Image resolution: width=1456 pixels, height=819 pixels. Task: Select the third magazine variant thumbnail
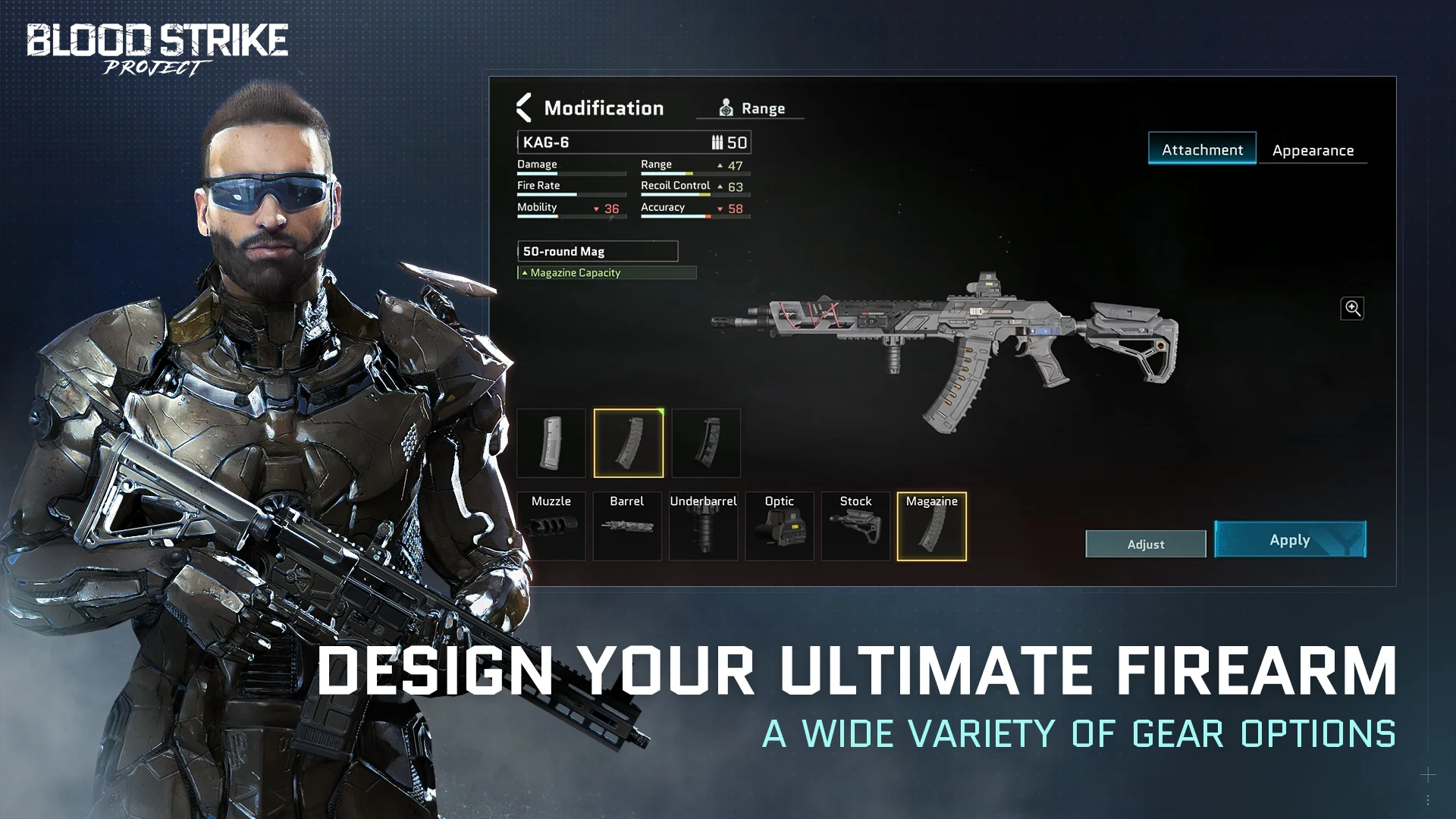point(705,444)
